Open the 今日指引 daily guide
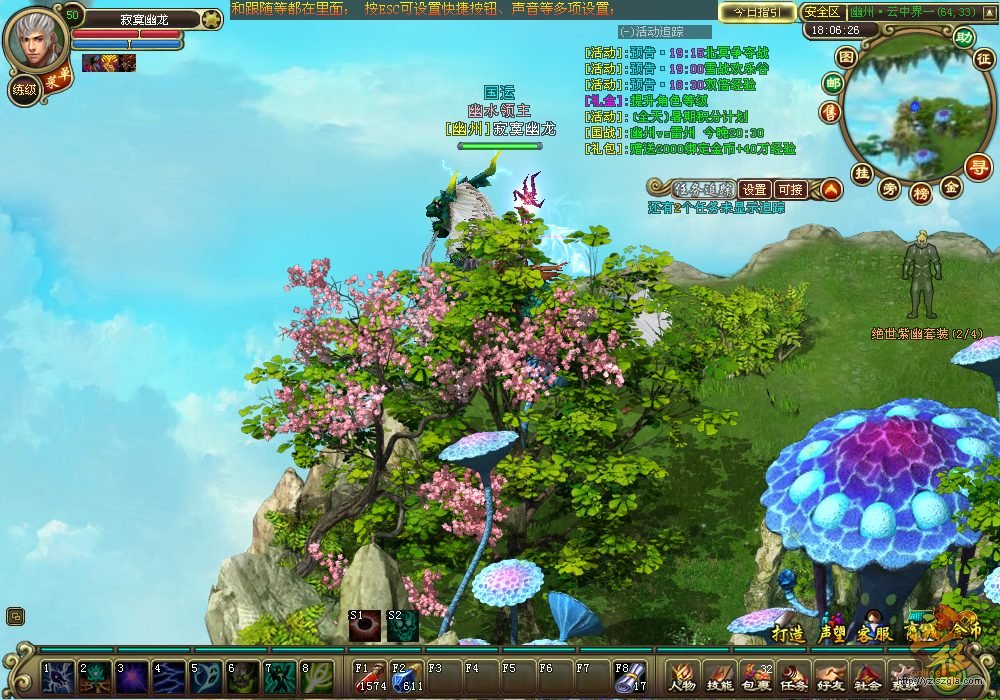Image resolution: width=1000 pixels, height=700 pixels. coord(757,12)
